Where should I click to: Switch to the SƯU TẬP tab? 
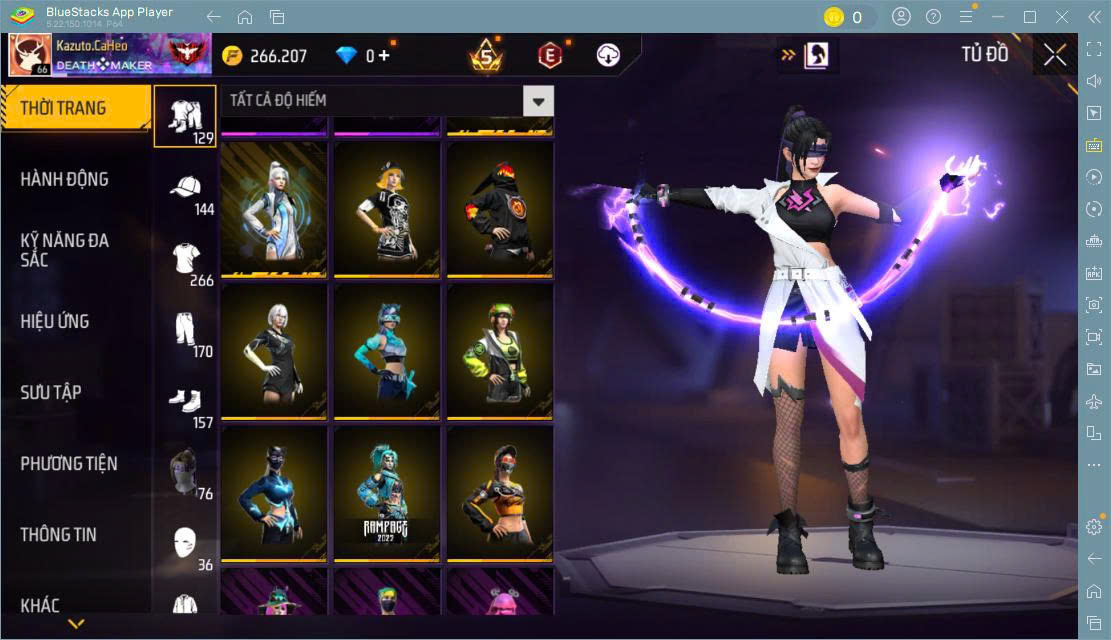click(51, 392)
